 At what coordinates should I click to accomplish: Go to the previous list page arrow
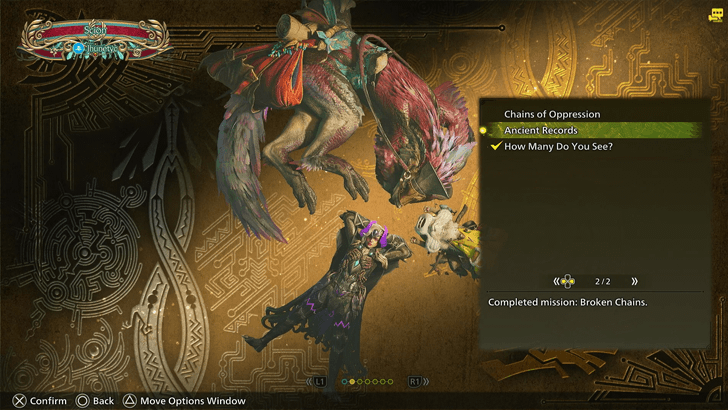pyautogui.click(x=556, y=282)
